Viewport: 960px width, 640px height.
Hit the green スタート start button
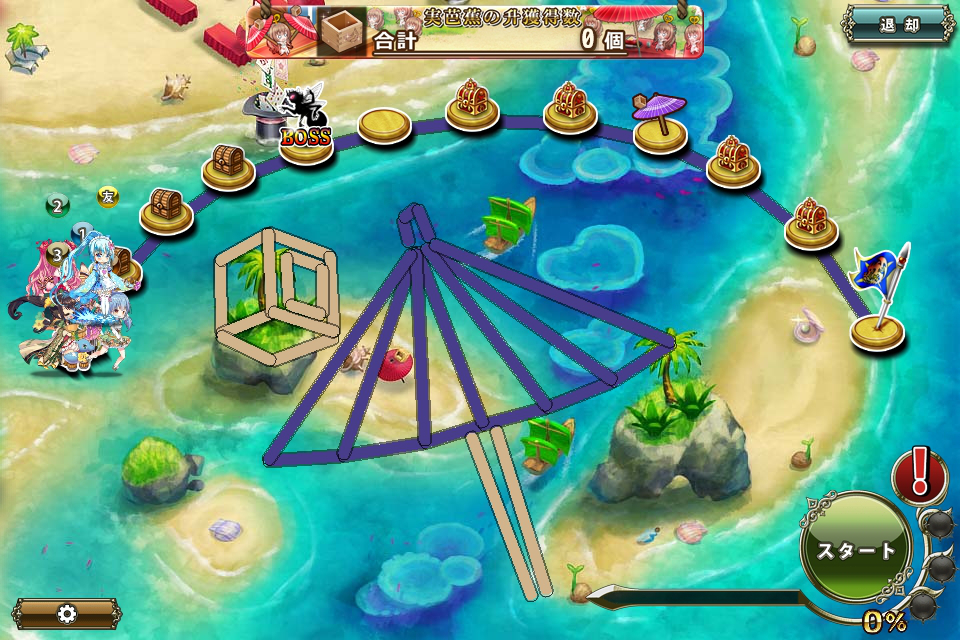[857, 549]
